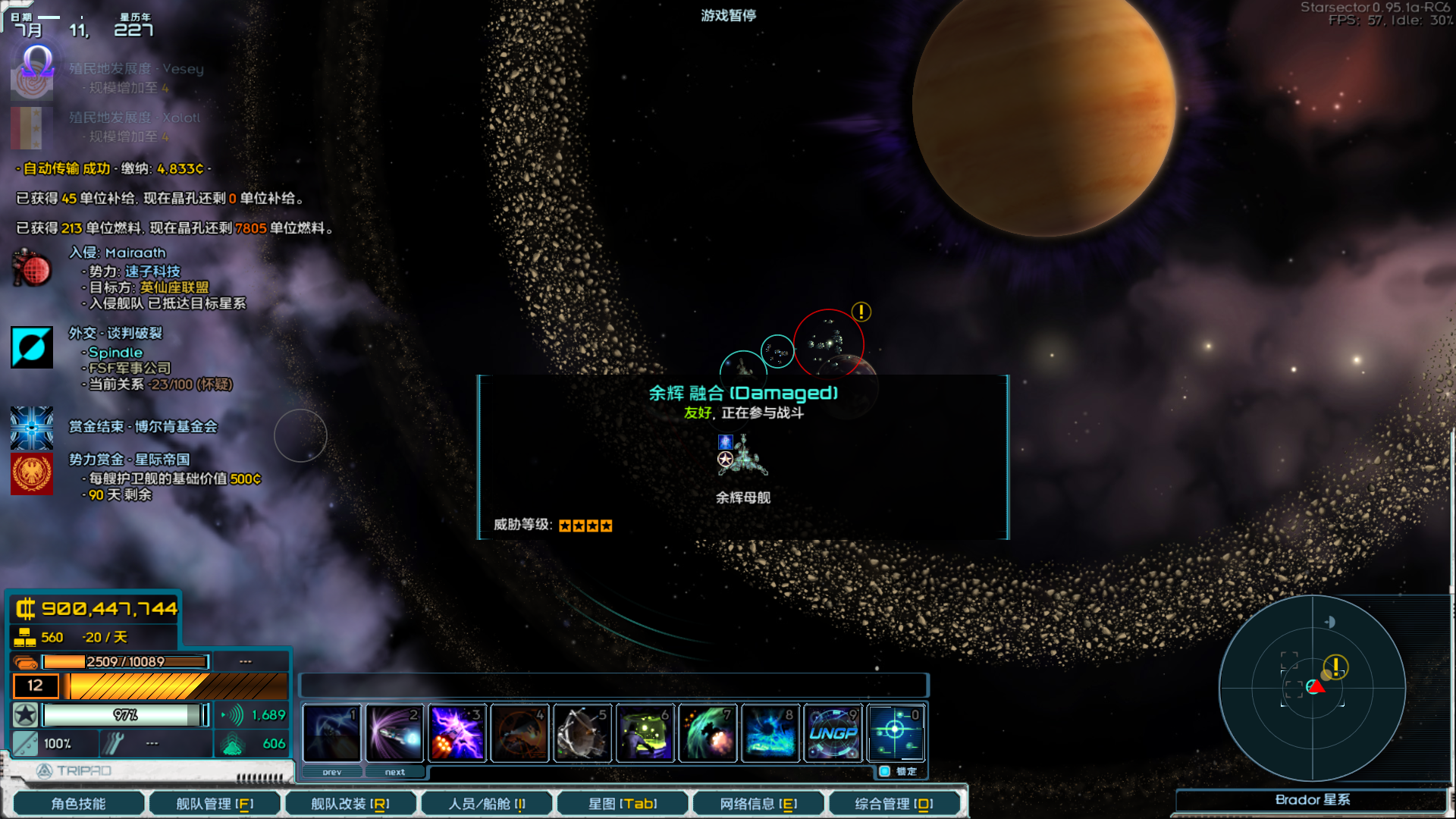Click the Brador system minimap
The image size is (1456, 819).
[1312, 688]
